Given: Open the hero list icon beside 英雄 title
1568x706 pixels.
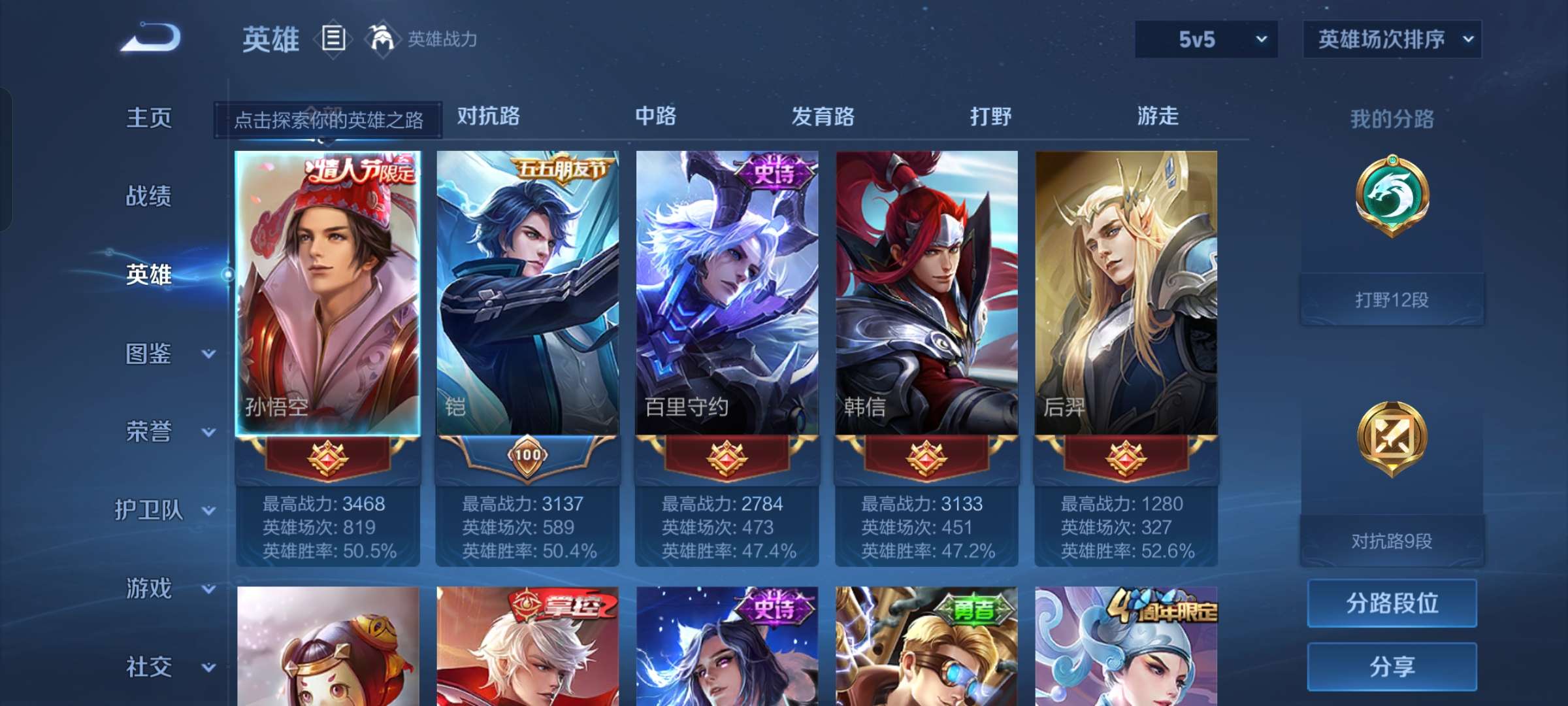Looking at the screenshot, I should (x=333, y=39).
